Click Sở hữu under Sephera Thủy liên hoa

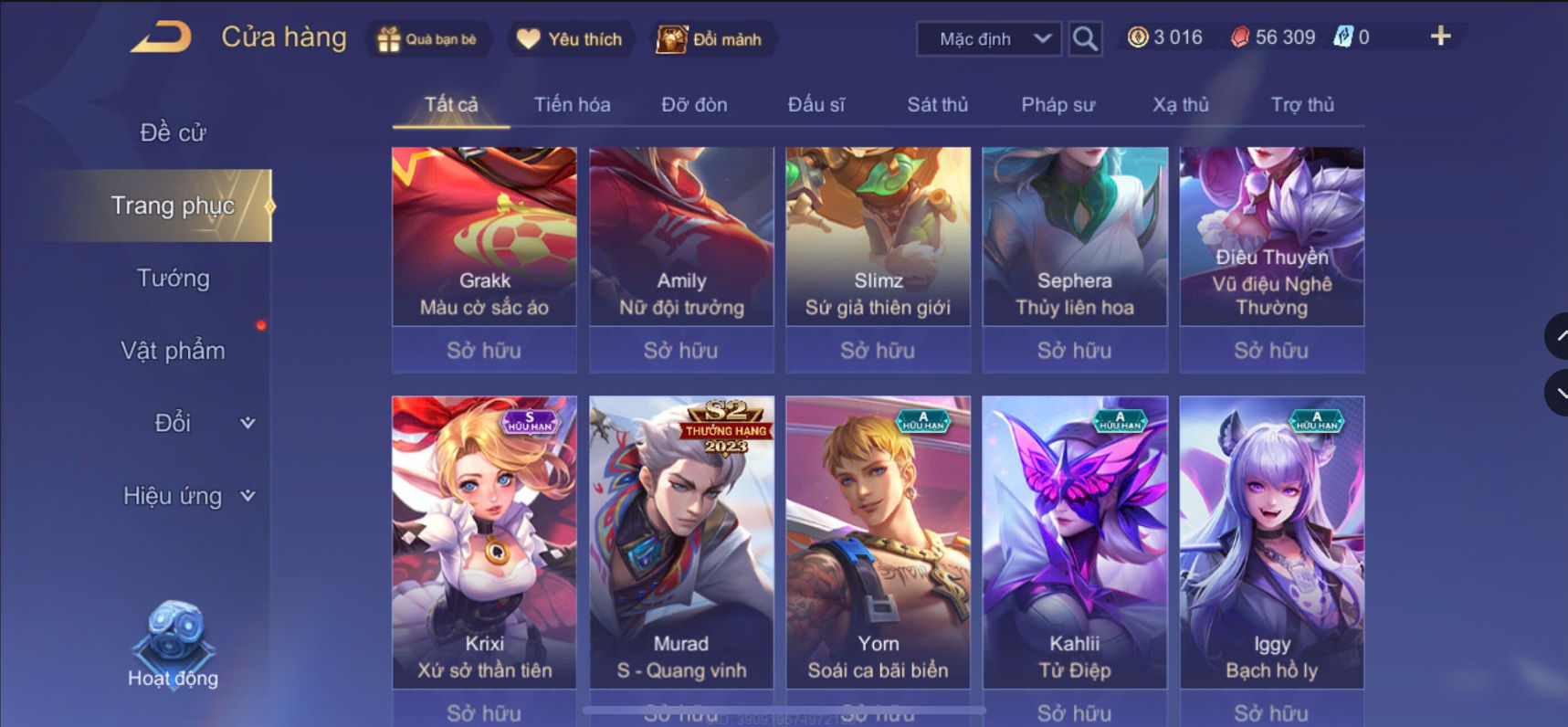[1074, 350]
